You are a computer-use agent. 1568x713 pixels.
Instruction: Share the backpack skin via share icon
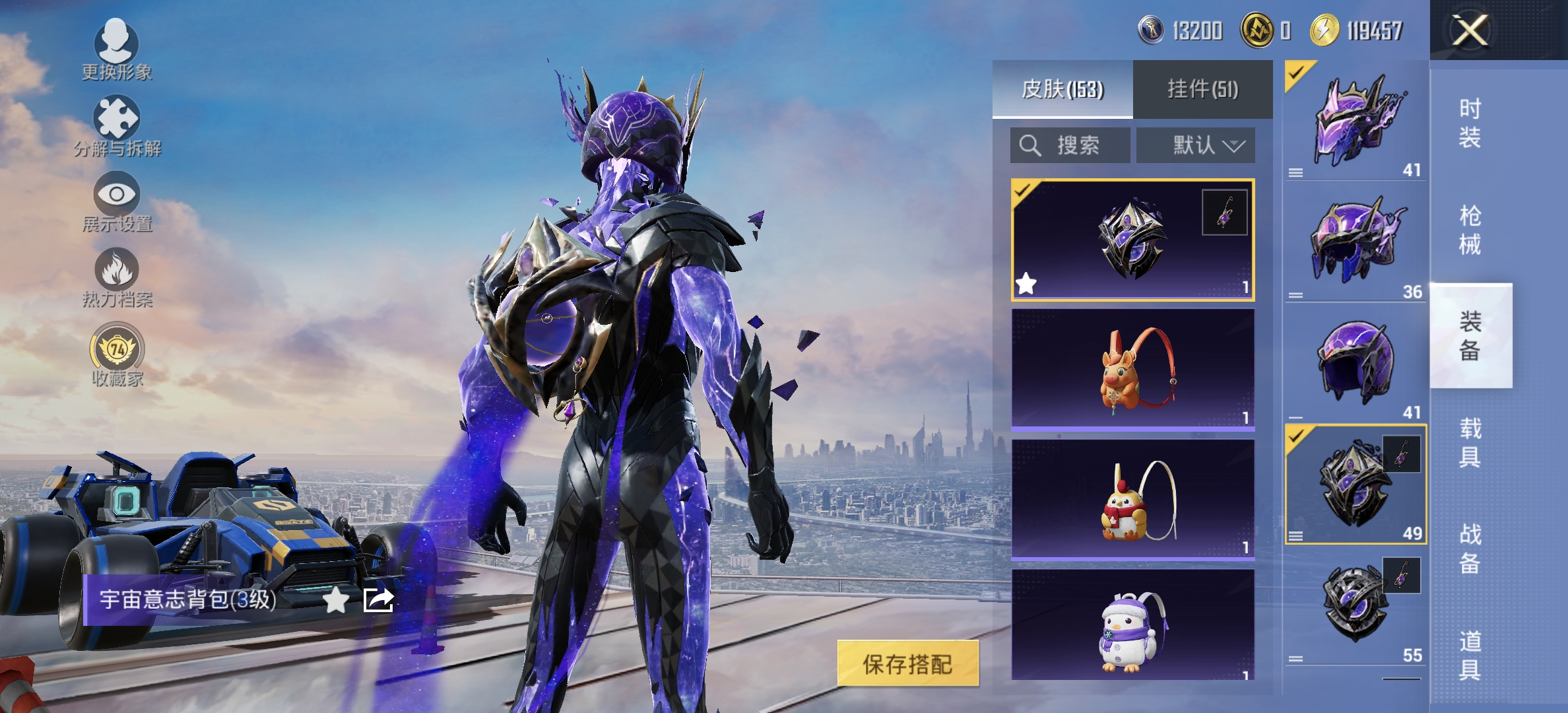click(x=379, y=600)
